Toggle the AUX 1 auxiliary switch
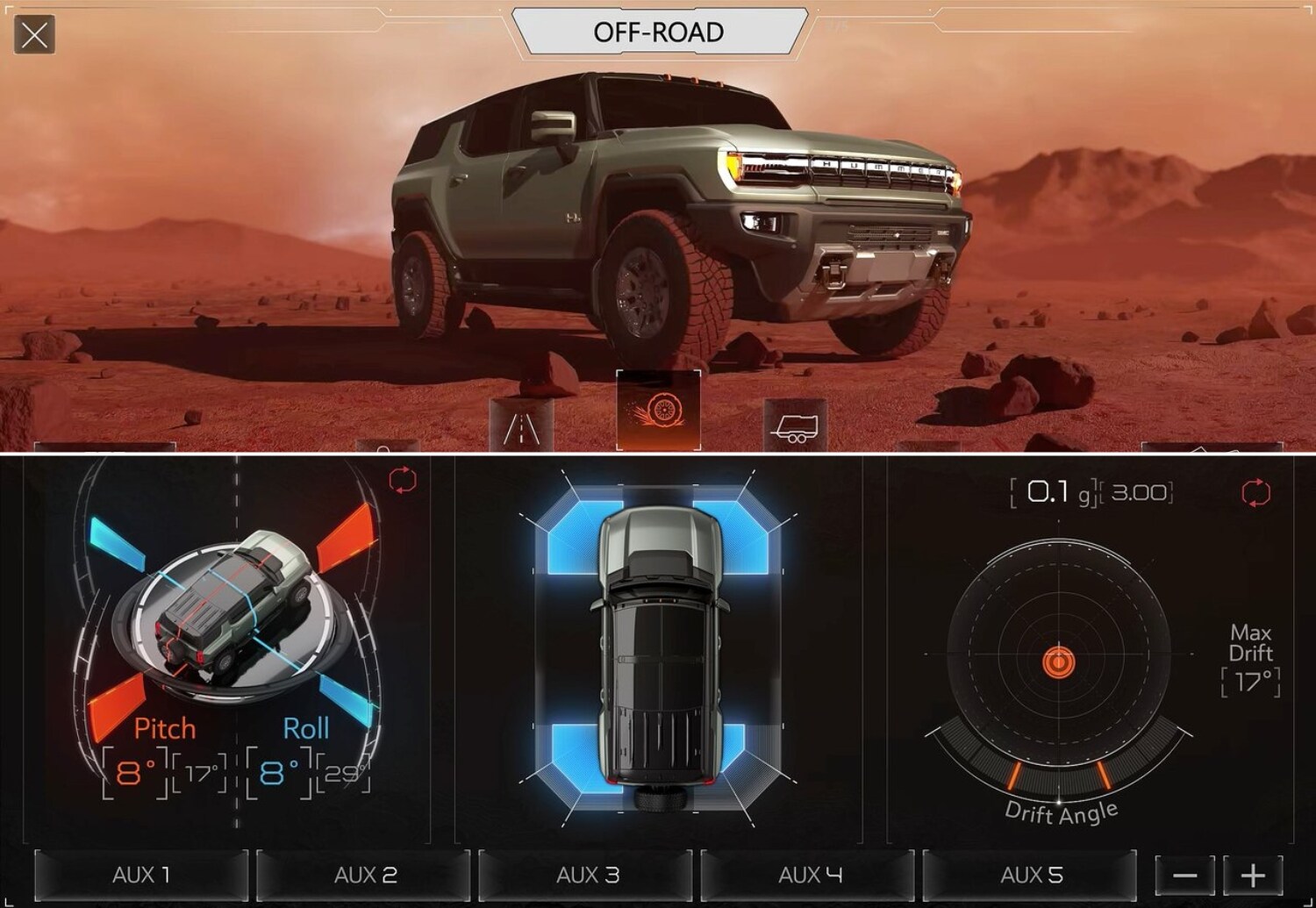 [x=140, y=875]
